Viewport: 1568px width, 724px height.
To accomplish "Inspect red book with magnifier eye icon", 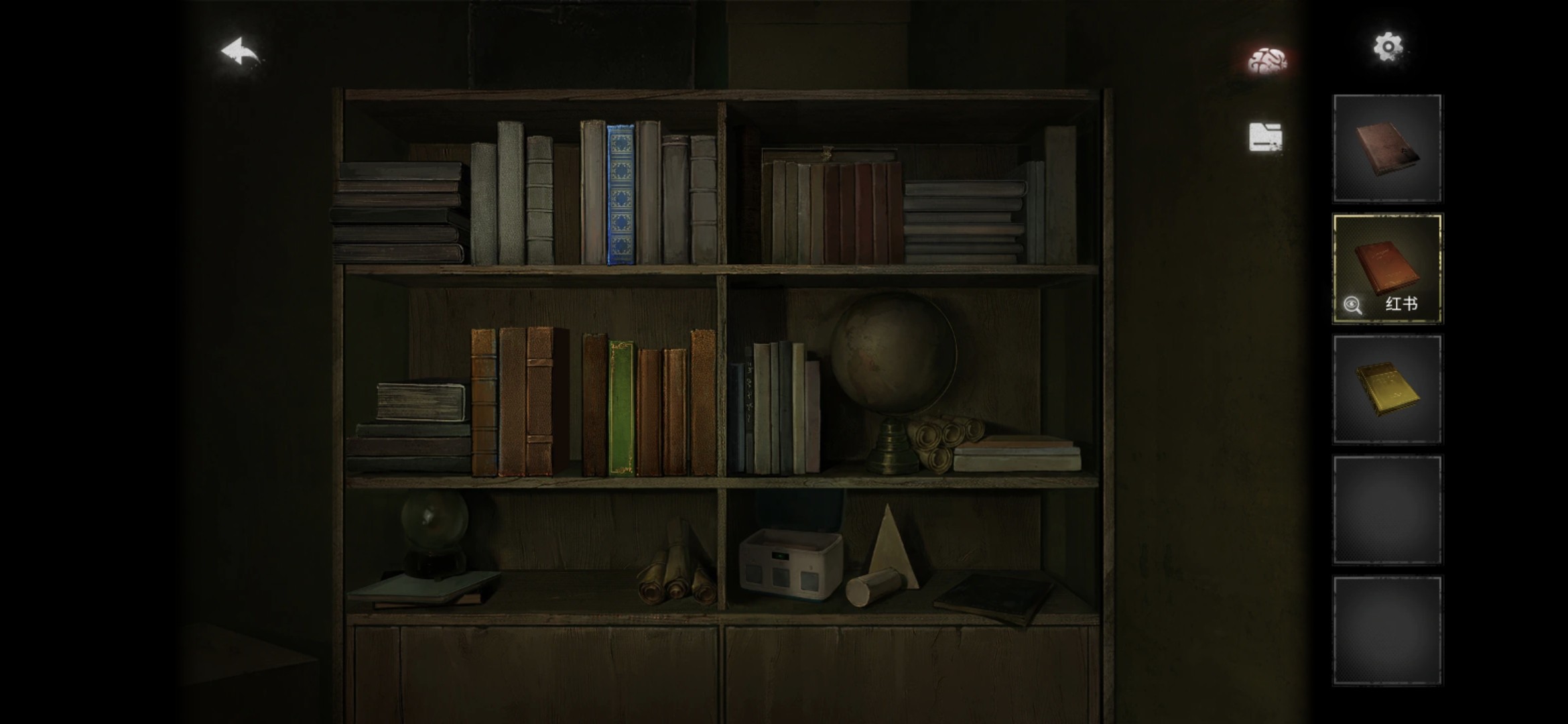I will point(1353,306).
